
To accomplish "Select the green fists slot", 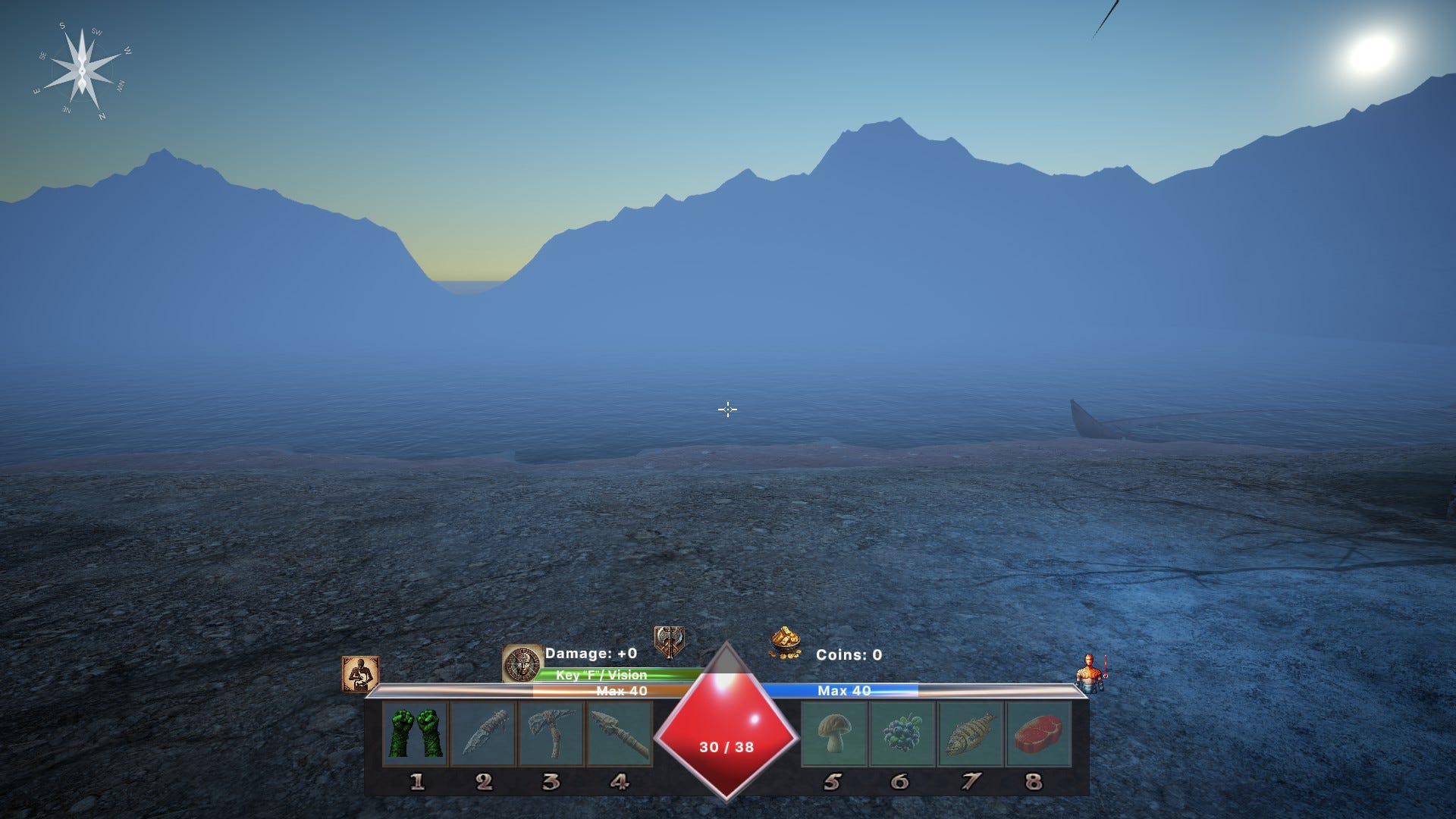I will 416,733.
